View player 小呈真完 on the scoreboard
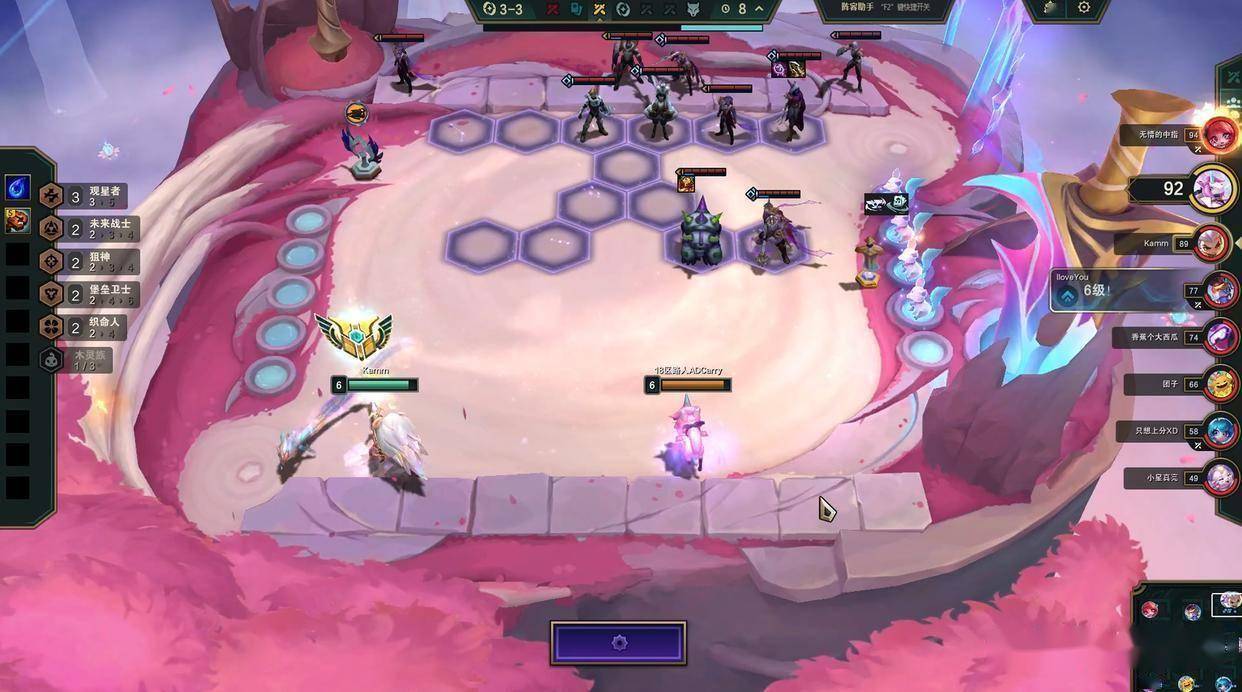The image size is (1242, 692). [1220, 478]
